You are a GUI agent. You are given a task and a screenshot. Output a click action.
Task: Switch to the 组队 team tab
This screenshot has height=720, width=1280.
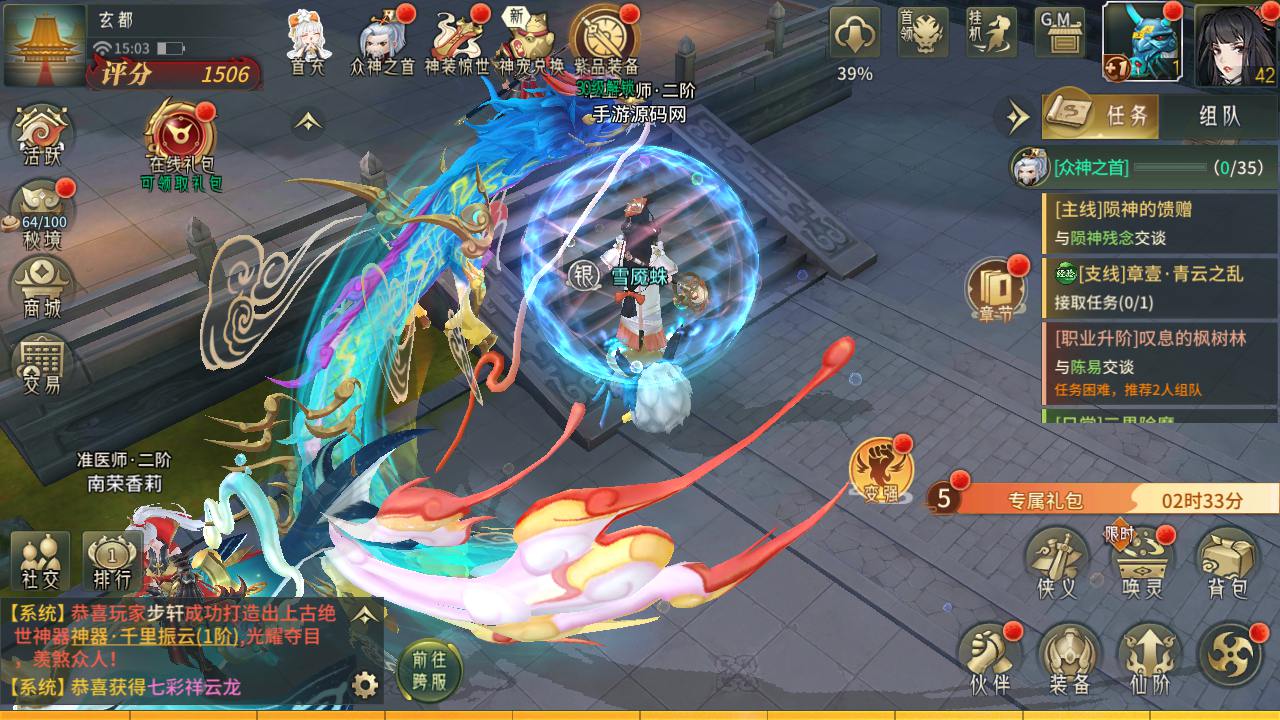point(1219,116)
